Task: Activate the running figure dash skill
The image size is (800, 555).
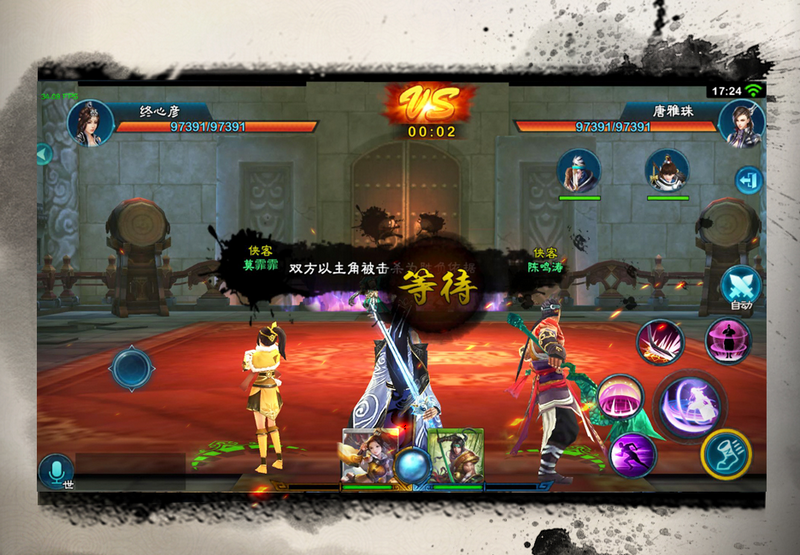Action: coord(632,455)
